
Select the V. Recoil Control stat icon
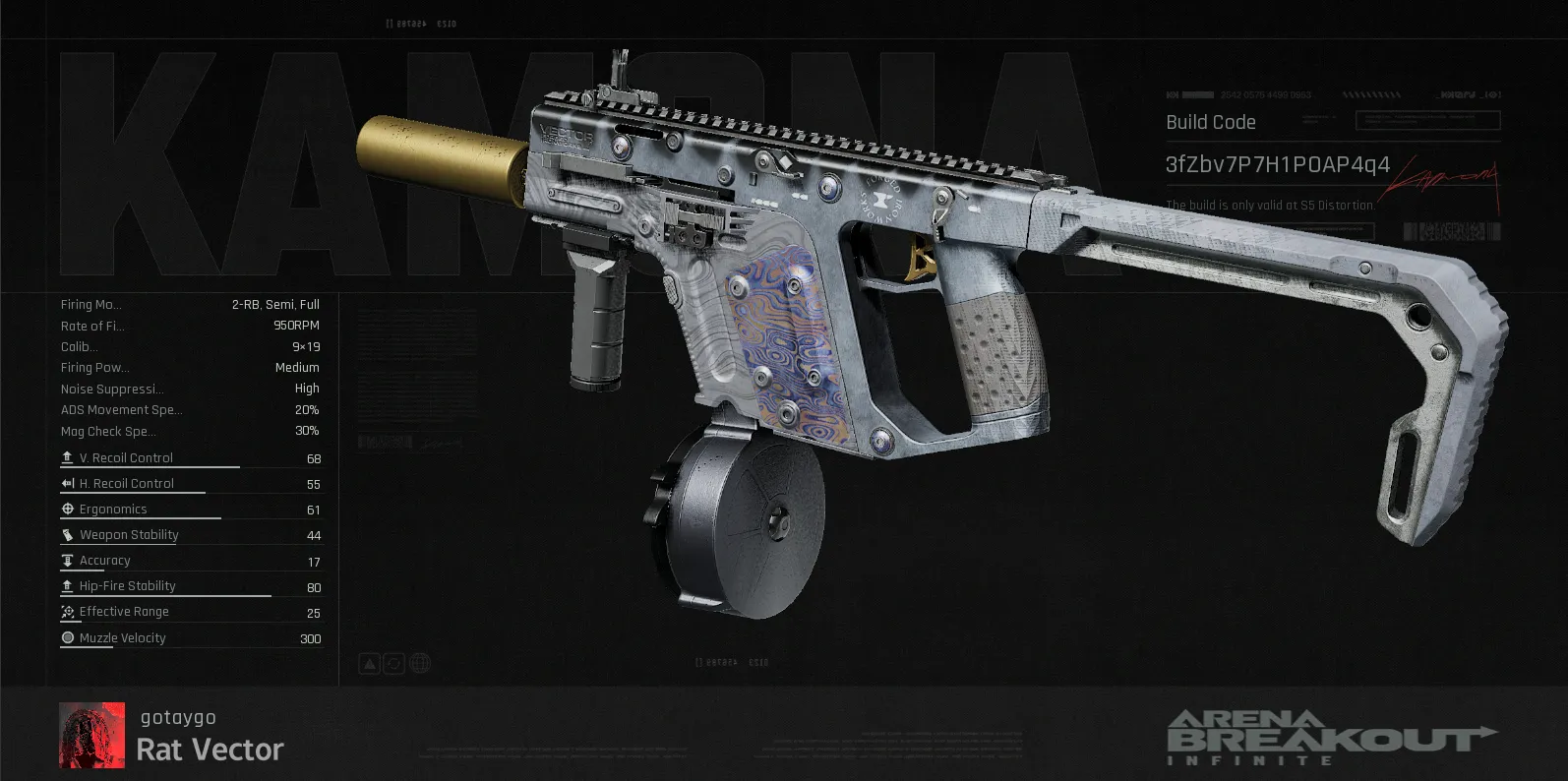(x=67, y=456)
